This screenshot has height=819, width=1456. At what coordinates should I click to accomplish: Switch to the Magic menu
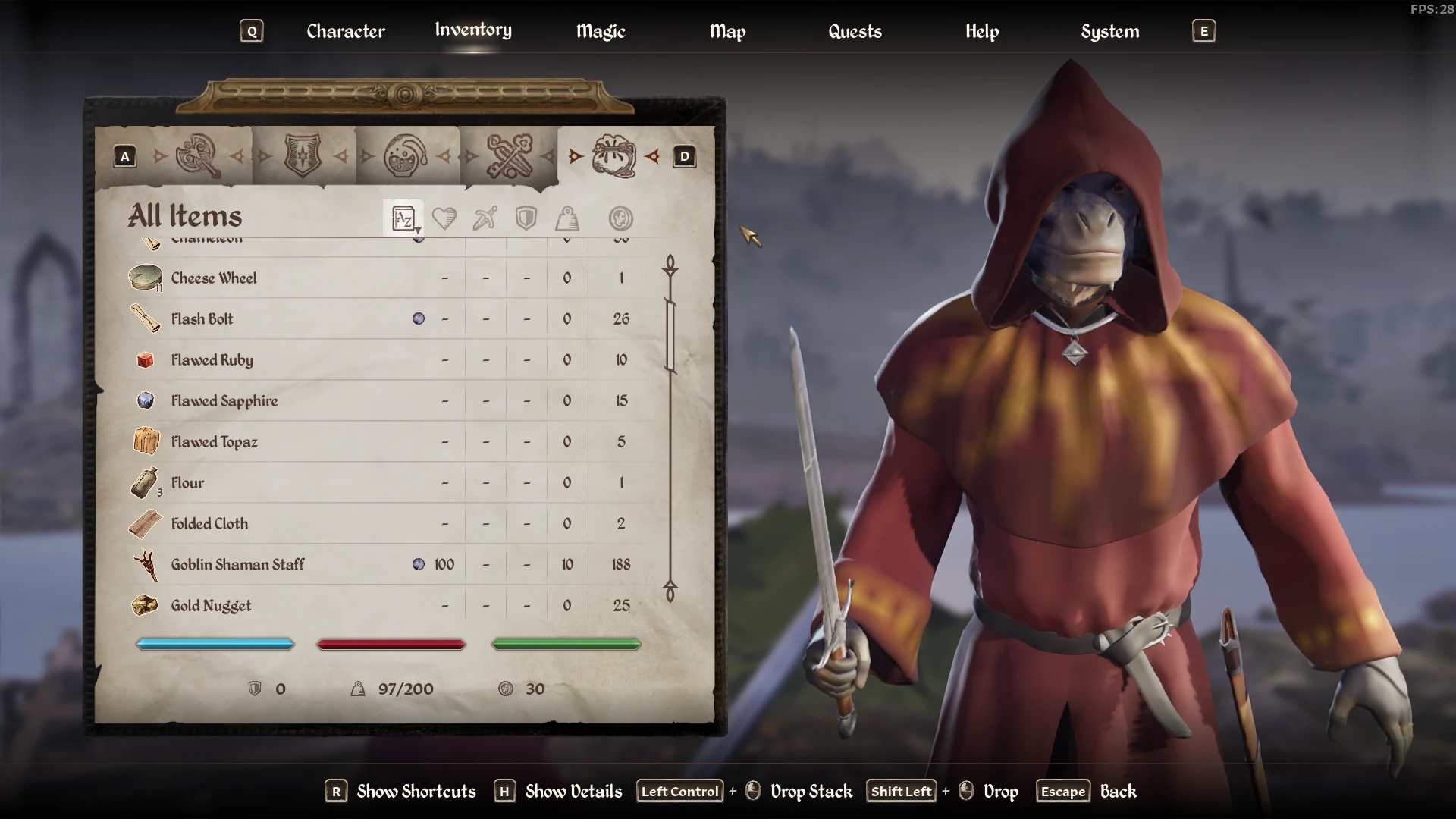tap(601, 31)
